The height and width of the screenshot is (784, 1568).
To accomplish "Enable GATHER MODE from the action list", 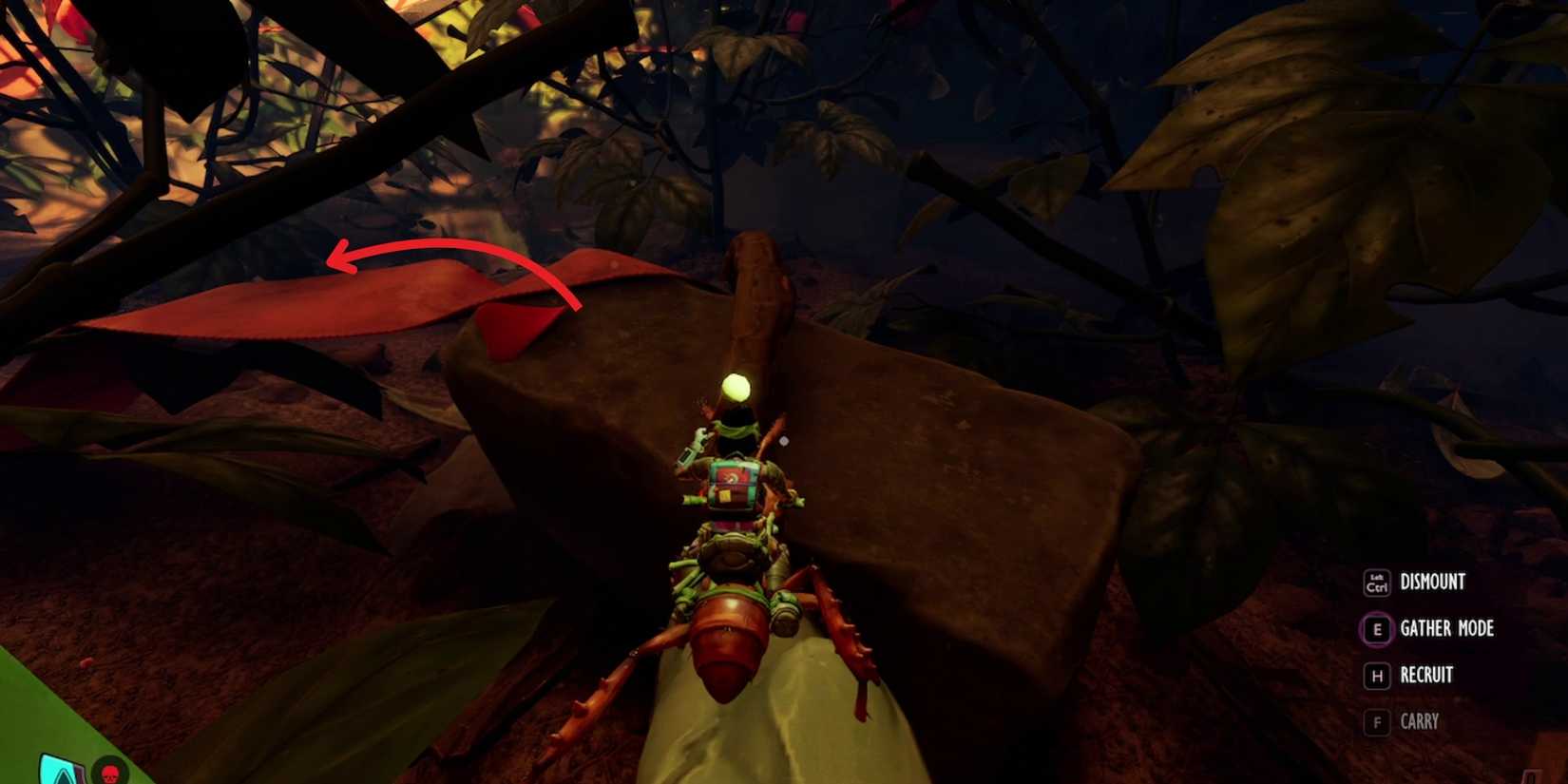I will tap(1446, 629).
